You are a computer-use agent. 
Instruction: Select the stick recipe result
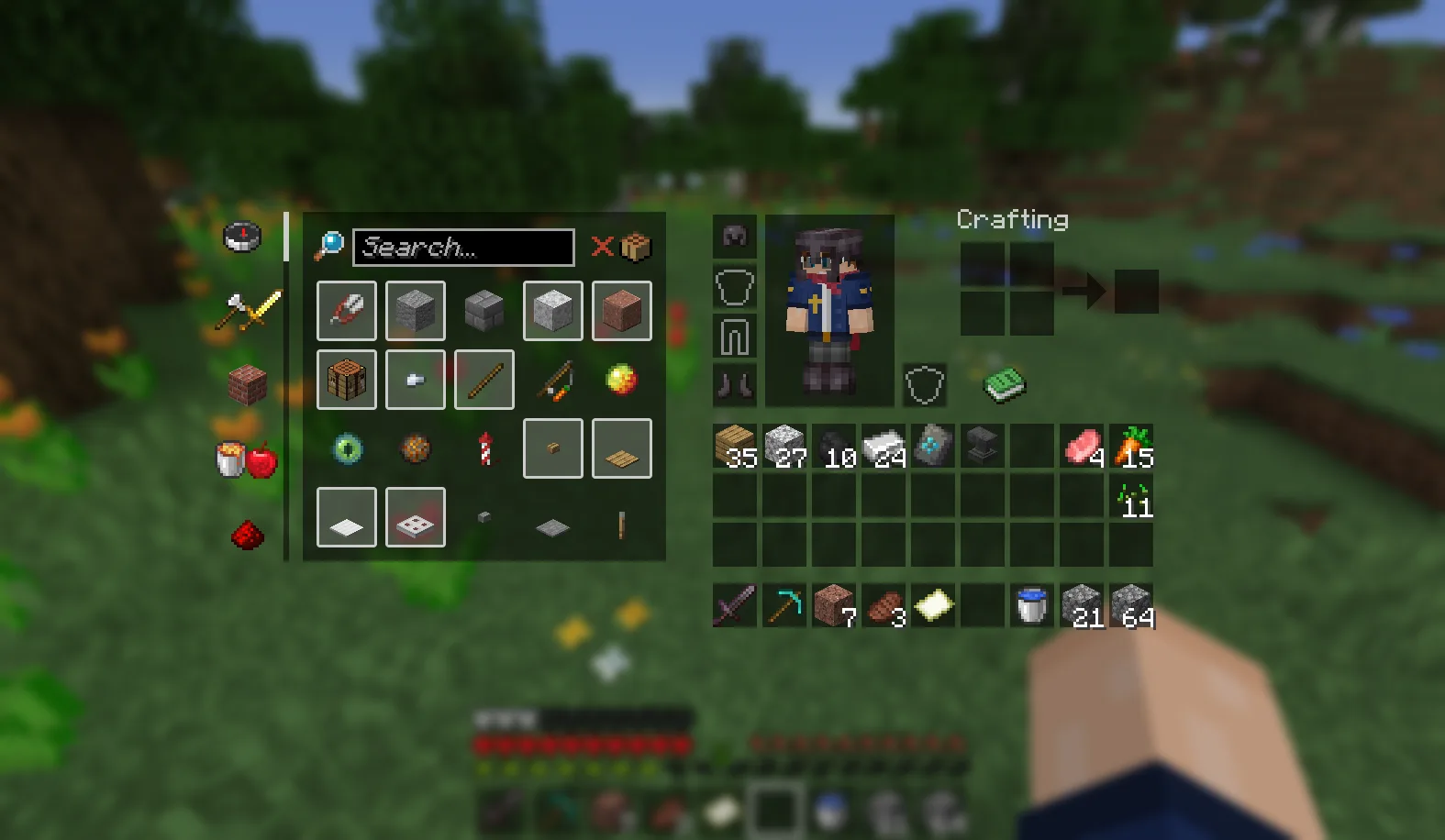pos(484,380)
